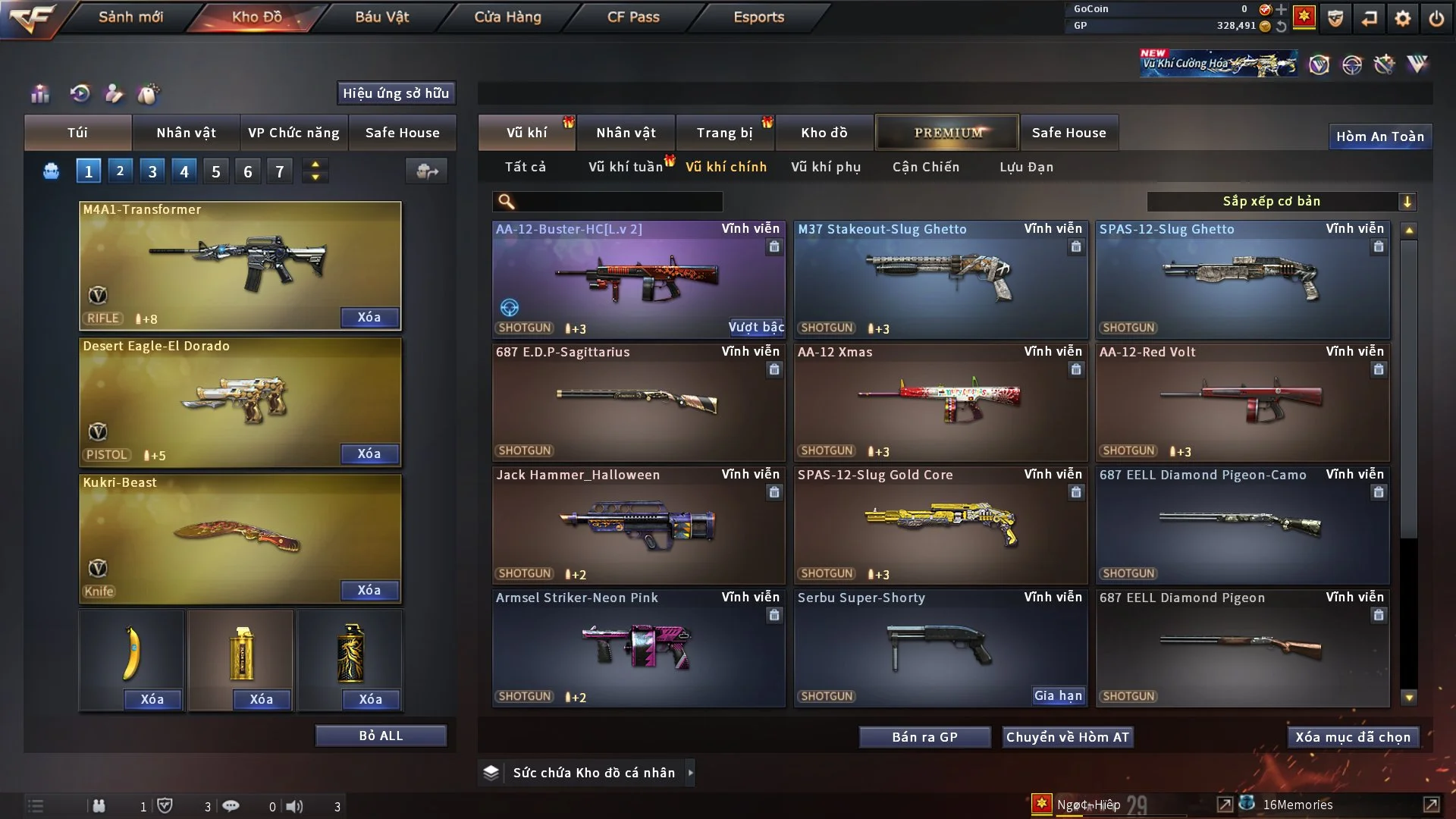
Task: Click the power exit icon
Action: (x=1436, y=18)
